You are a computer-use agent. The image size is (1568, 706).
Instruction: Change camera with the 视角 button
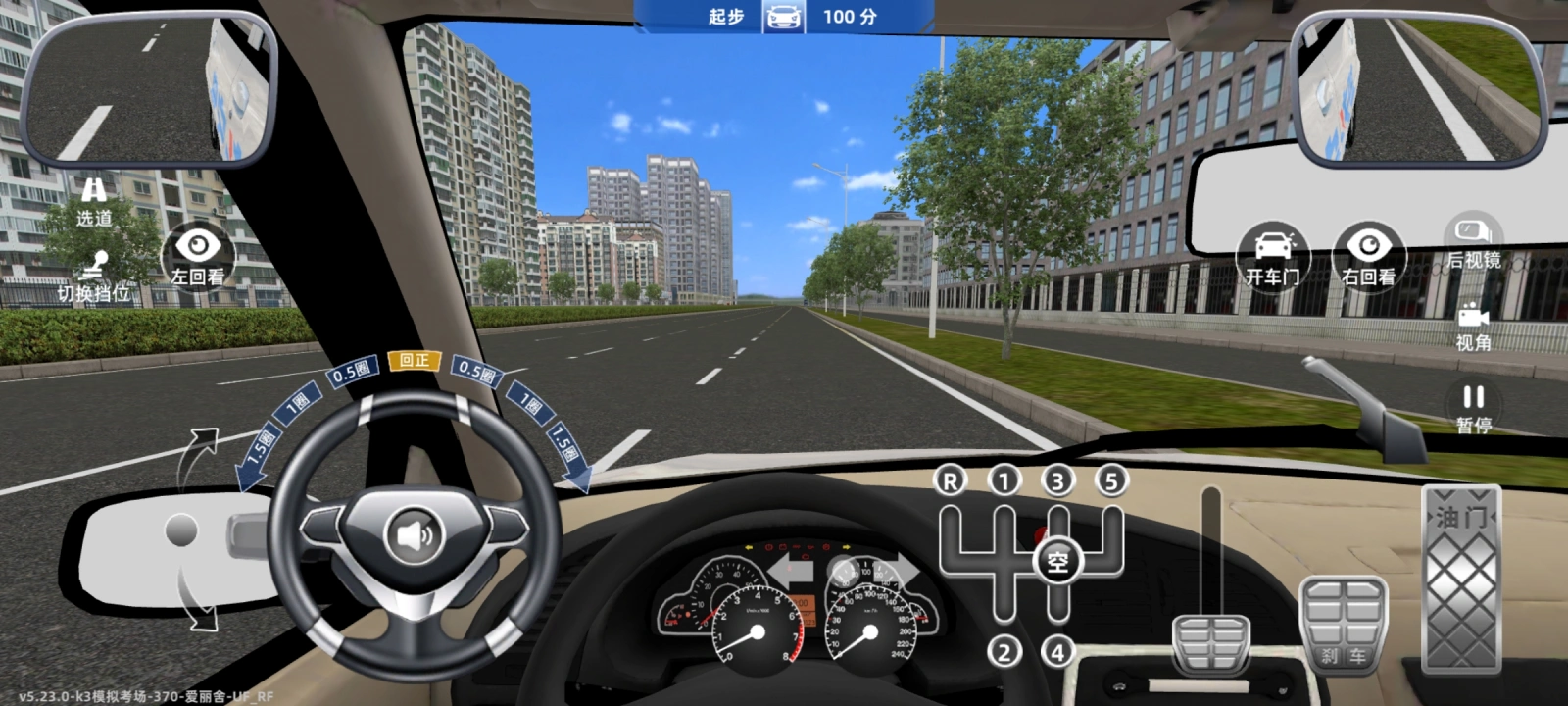[1473, 327]
